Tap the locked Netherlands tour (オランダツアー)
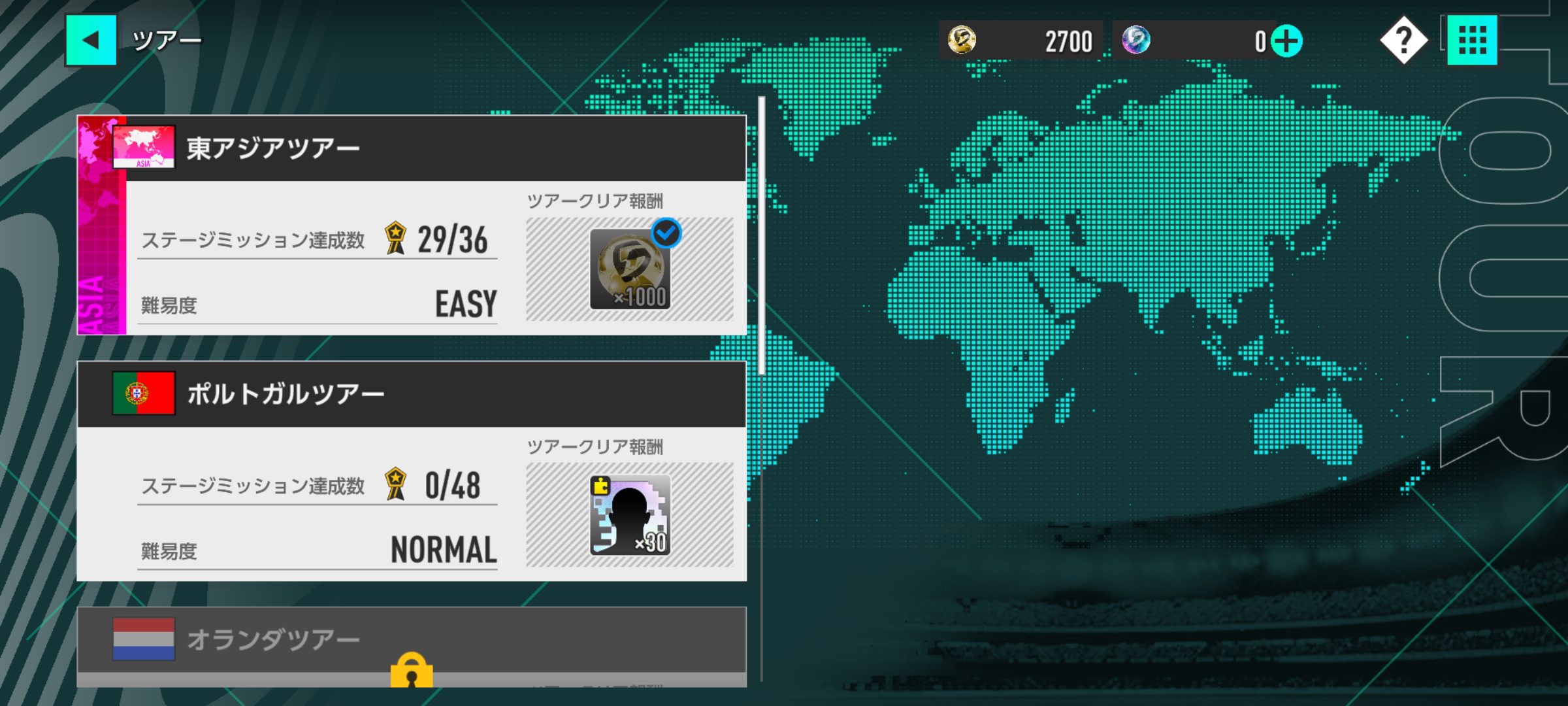This screenshot has height=706, width=1568. (x=412, y=644)
